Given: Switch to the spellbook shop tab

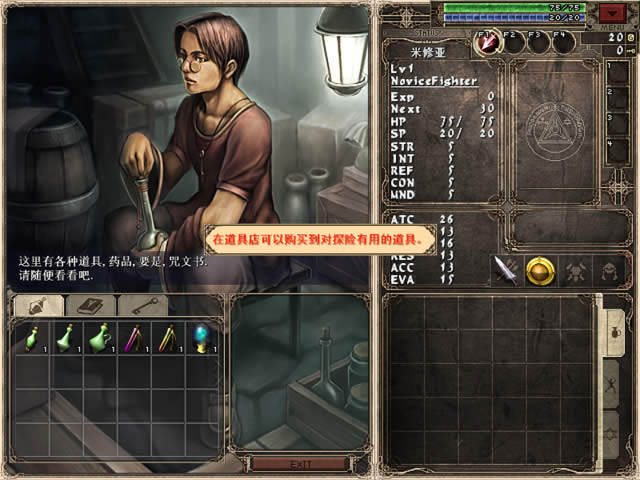Looking at the screenshot, I should click(x=89, y=305).
